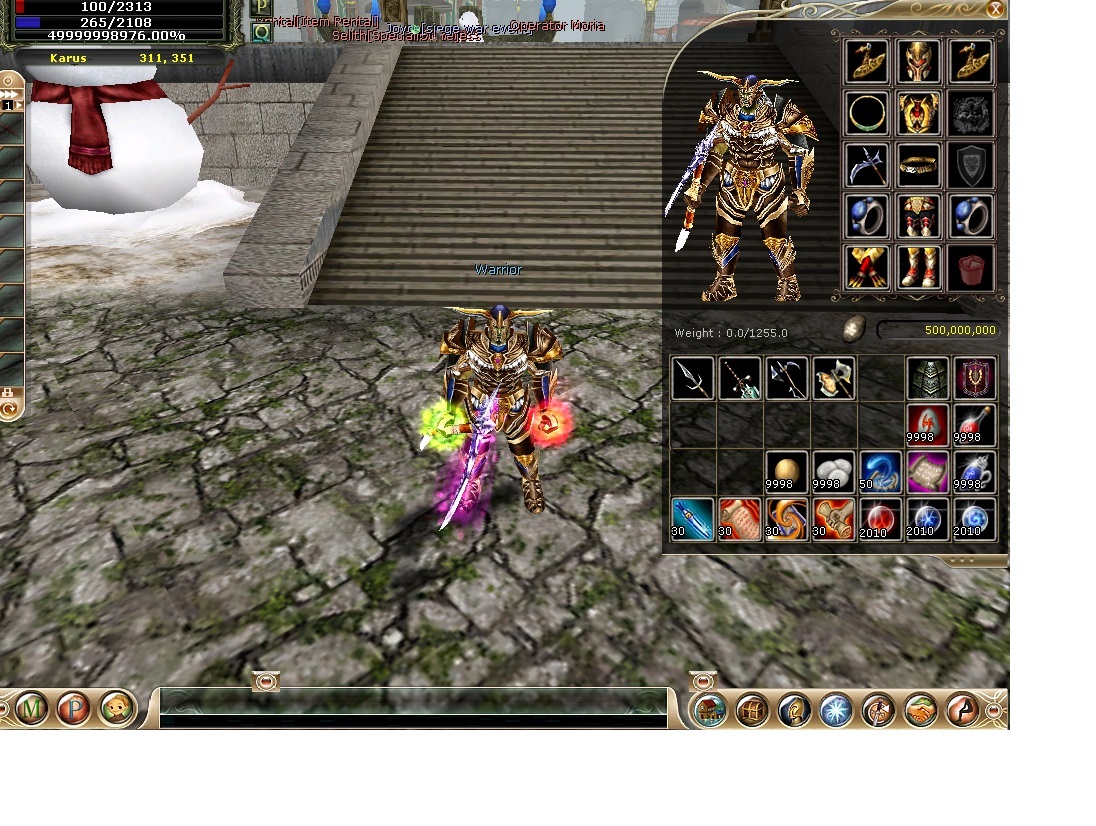Click the equipped red-clawed gauntlets slot
Image resolution: width=1096 pixels, height=826 pixels.
[867, 268]
